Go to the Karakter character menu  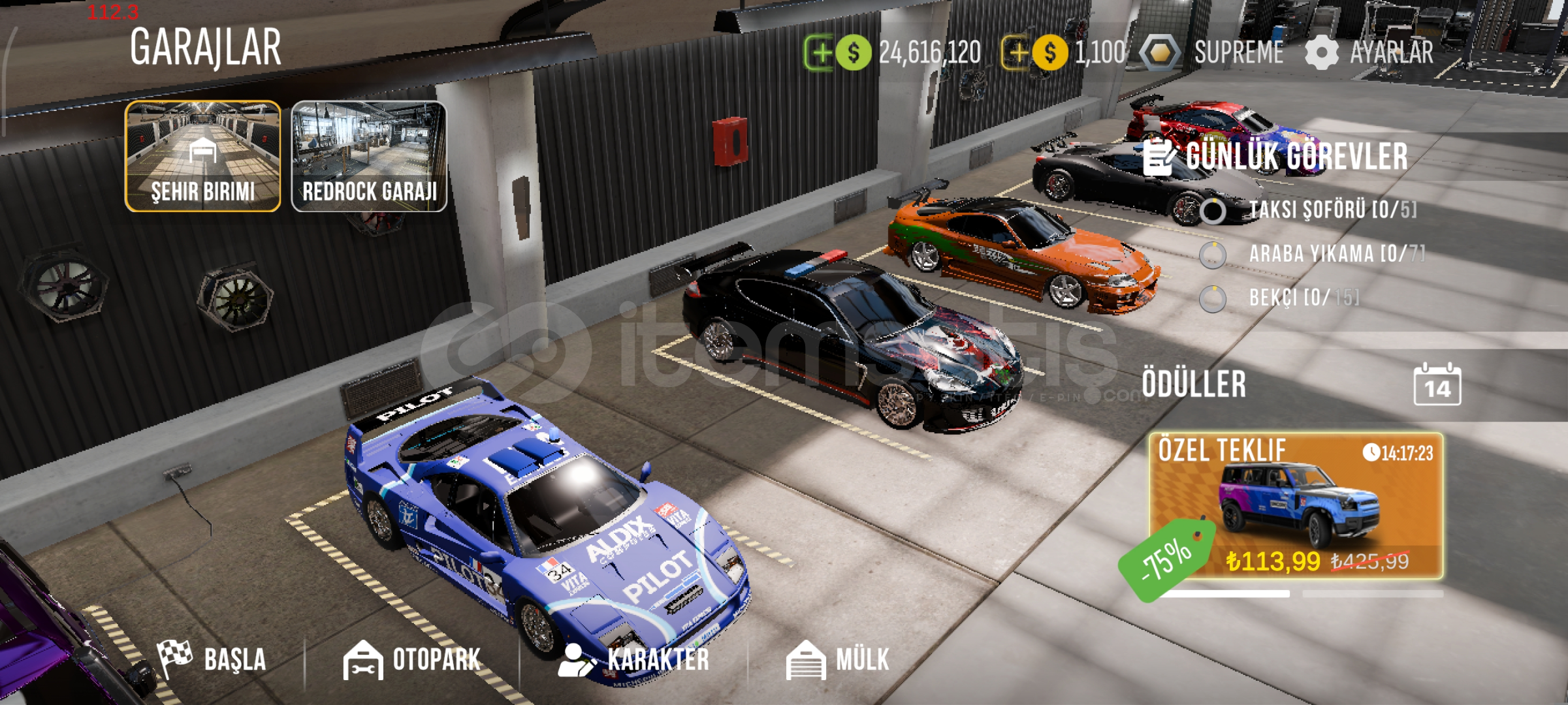tap(635, 659)
